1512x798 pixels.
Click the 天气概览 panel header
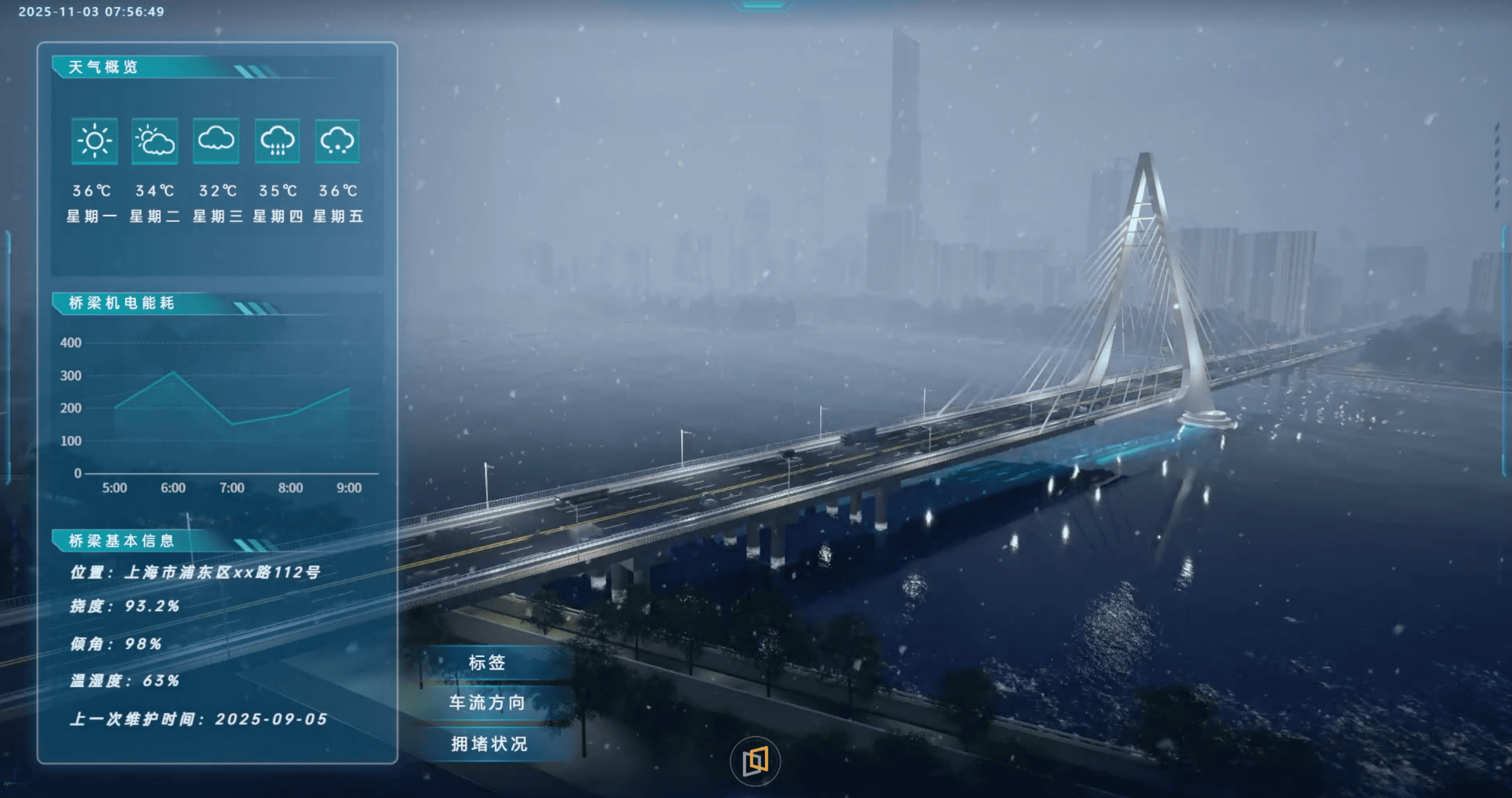coord(103,67)
